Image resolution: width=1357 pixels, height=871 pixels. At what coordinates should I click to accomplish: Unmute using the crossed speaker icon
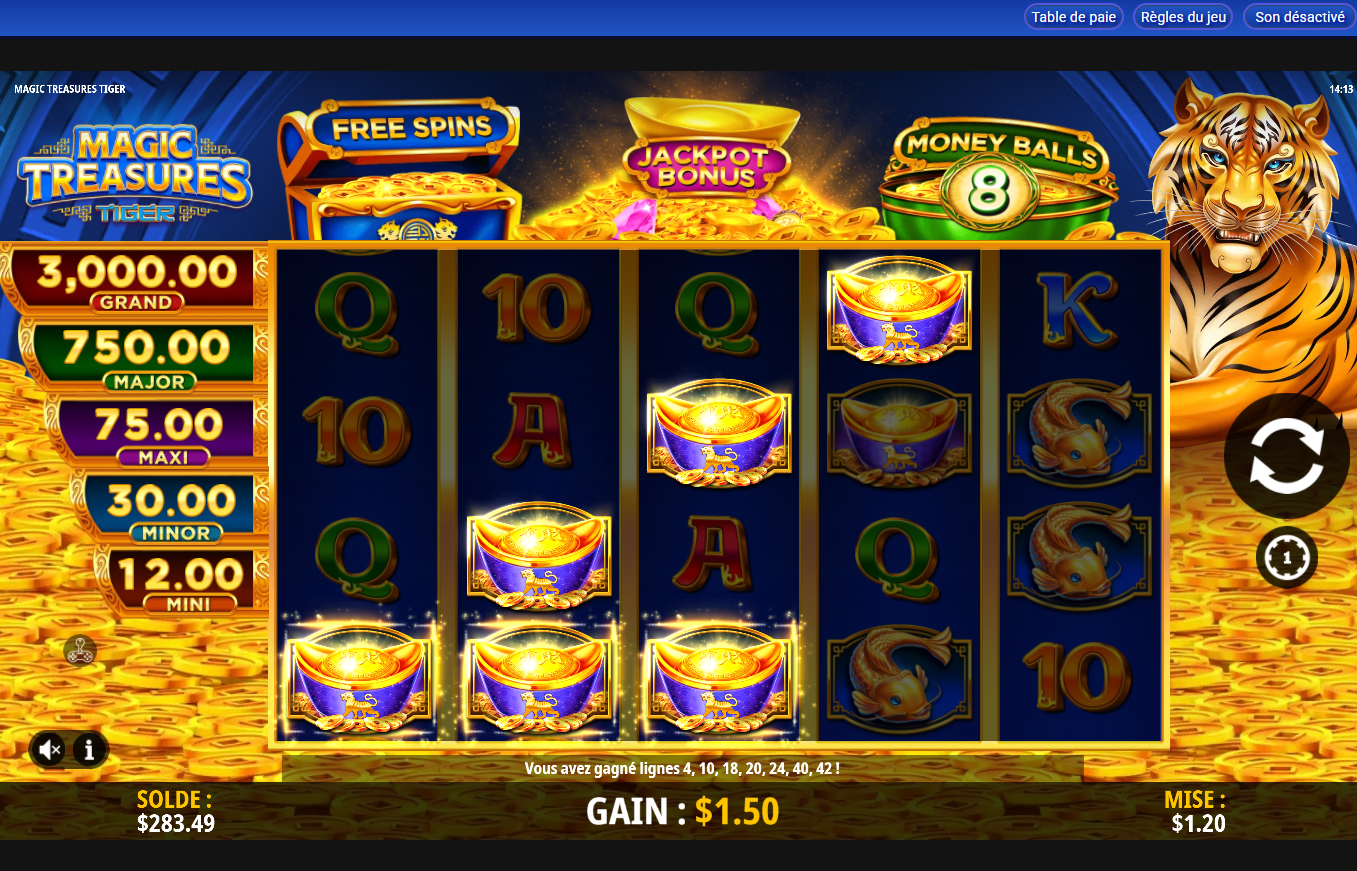(49, 749)
